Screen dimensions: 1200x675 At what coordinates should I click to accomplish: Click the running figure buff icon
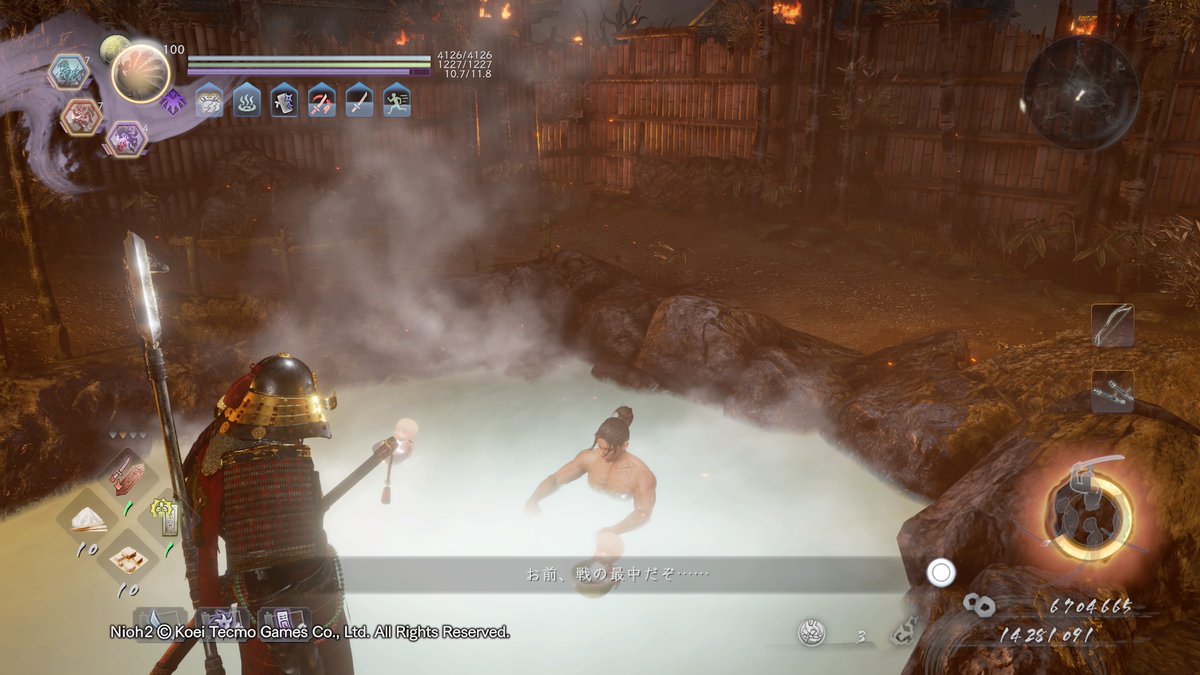(397, 100)
